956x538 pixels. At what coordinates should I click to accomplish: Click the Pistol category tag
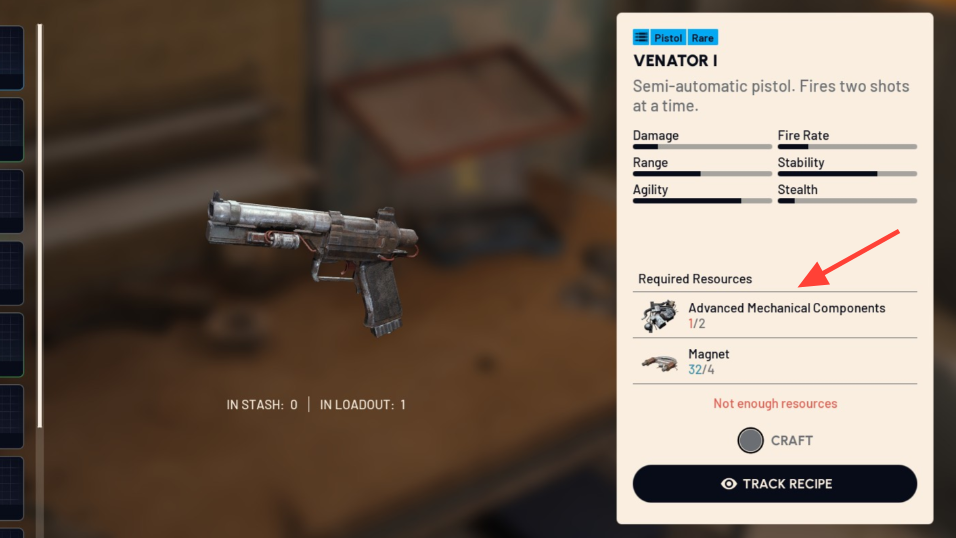coord(668,37)
